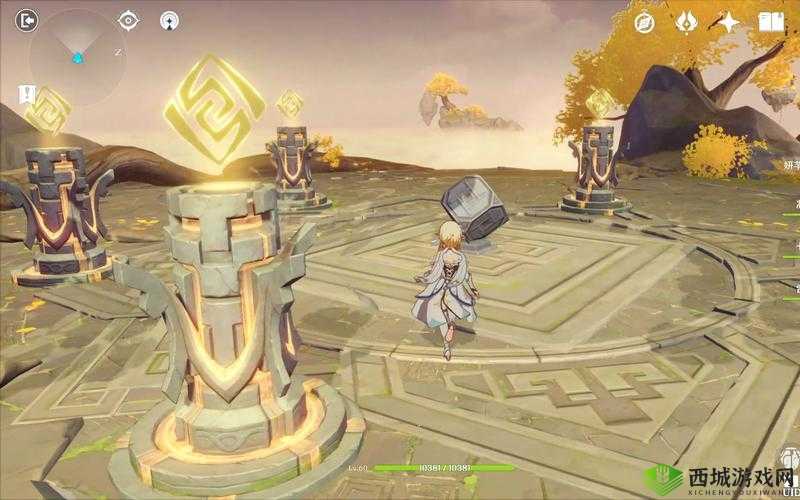The height and width of the screenshot is (500, 800).
Task: Toggle the eye-shaped elemental sight icon
Action: (x=129, y=20)
